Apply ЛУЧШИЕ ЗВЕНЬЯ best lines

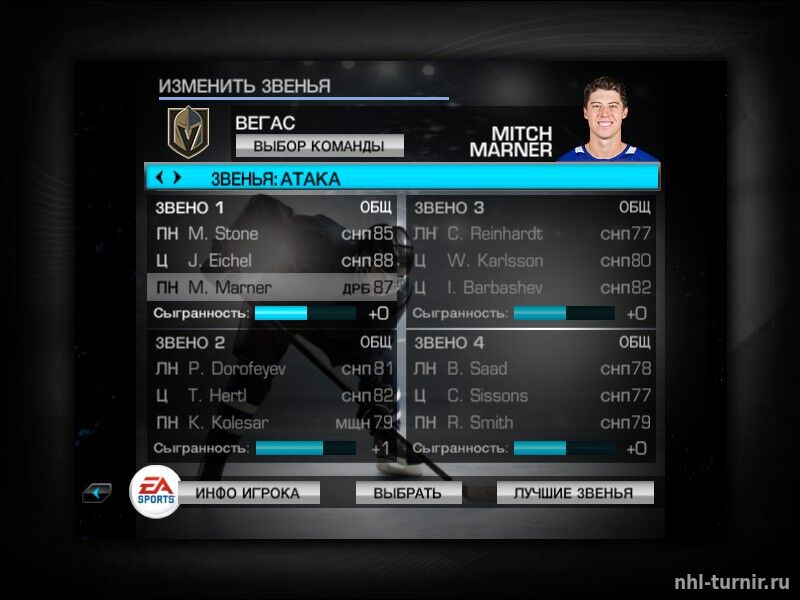click(x=573, y=493)
